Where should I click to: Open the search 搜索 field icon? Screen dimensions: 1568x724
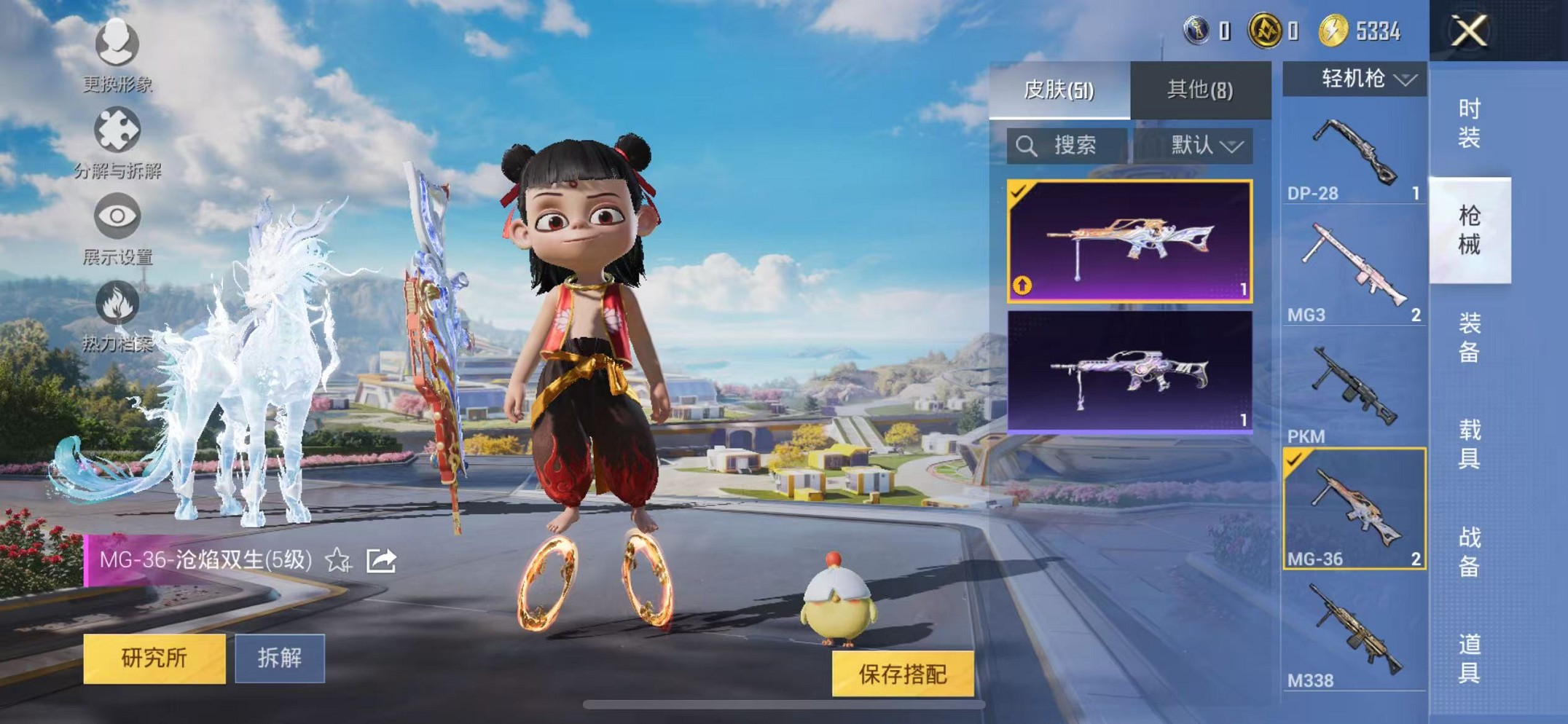click(x=1027, y=145)
